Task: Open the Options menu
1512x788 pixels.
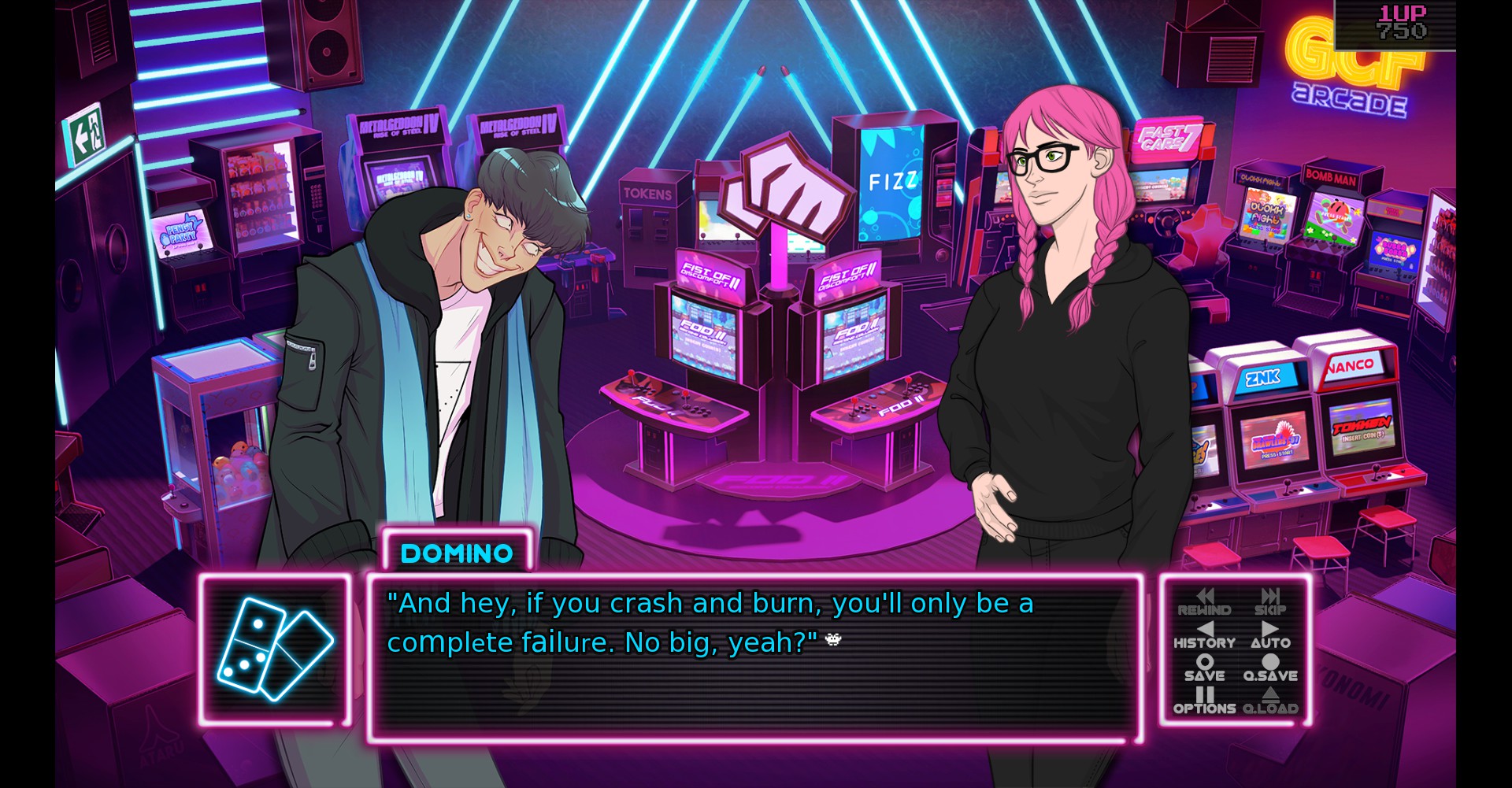Action: 1204,701
